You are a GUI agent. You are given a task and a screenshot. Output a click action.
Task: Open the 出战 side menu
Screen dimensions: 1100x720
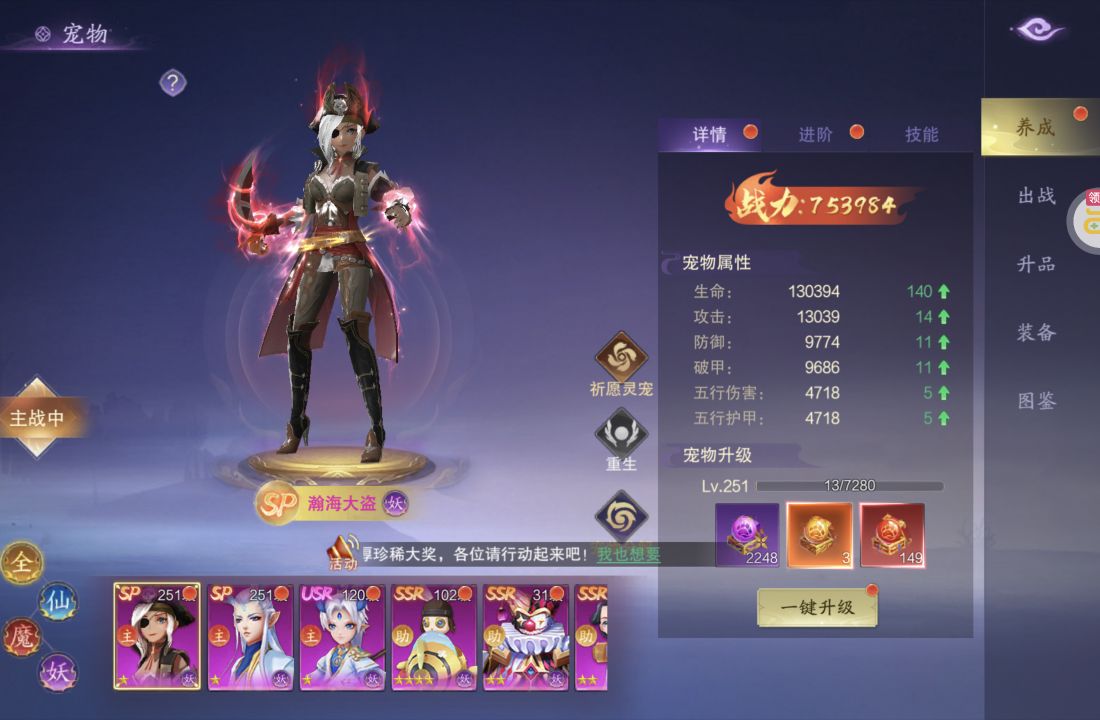tap(1036, 195)
